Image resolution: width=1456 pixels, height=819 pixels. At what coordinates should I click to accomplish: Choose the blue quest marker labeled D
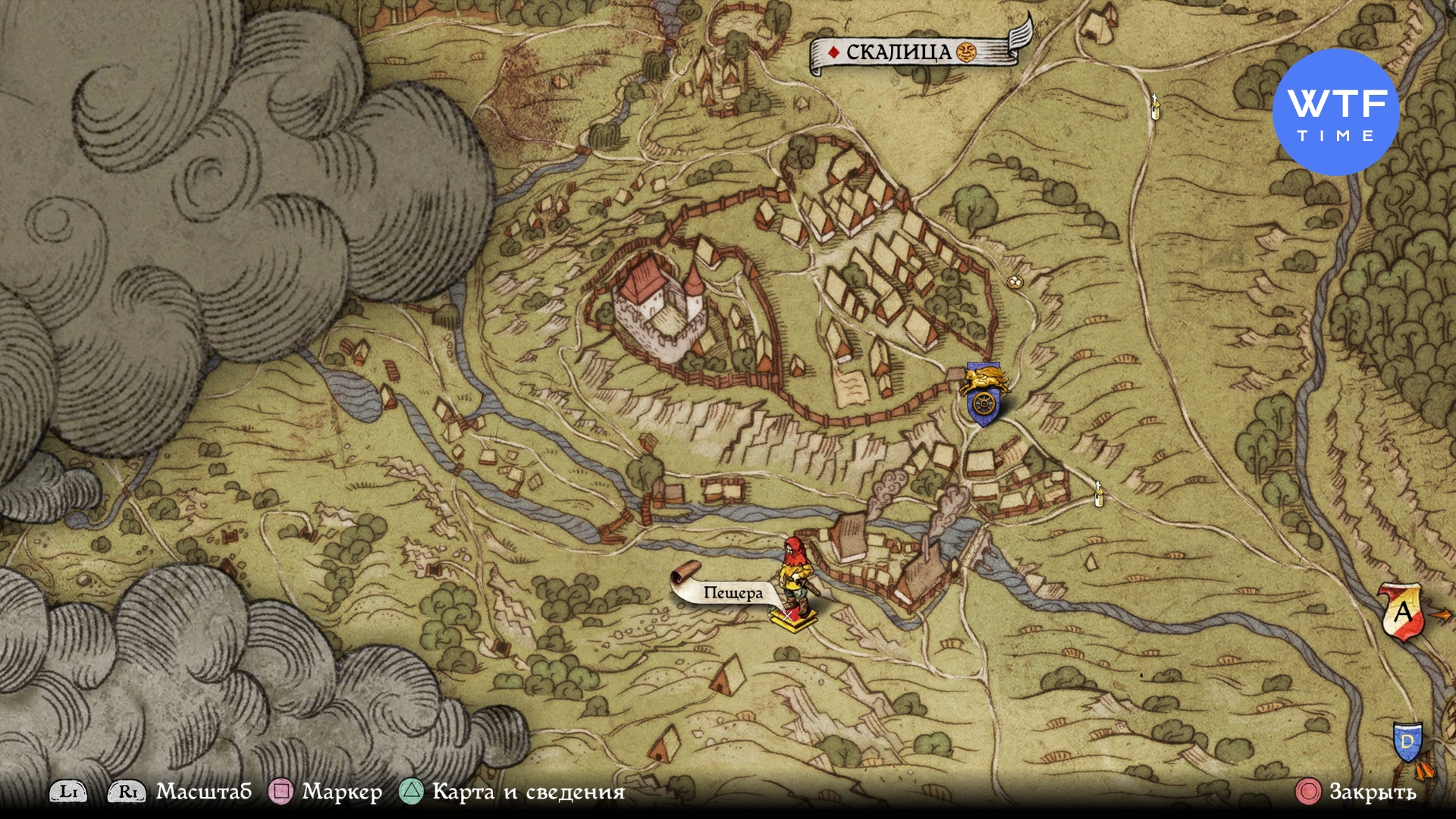click(1407, 742)
